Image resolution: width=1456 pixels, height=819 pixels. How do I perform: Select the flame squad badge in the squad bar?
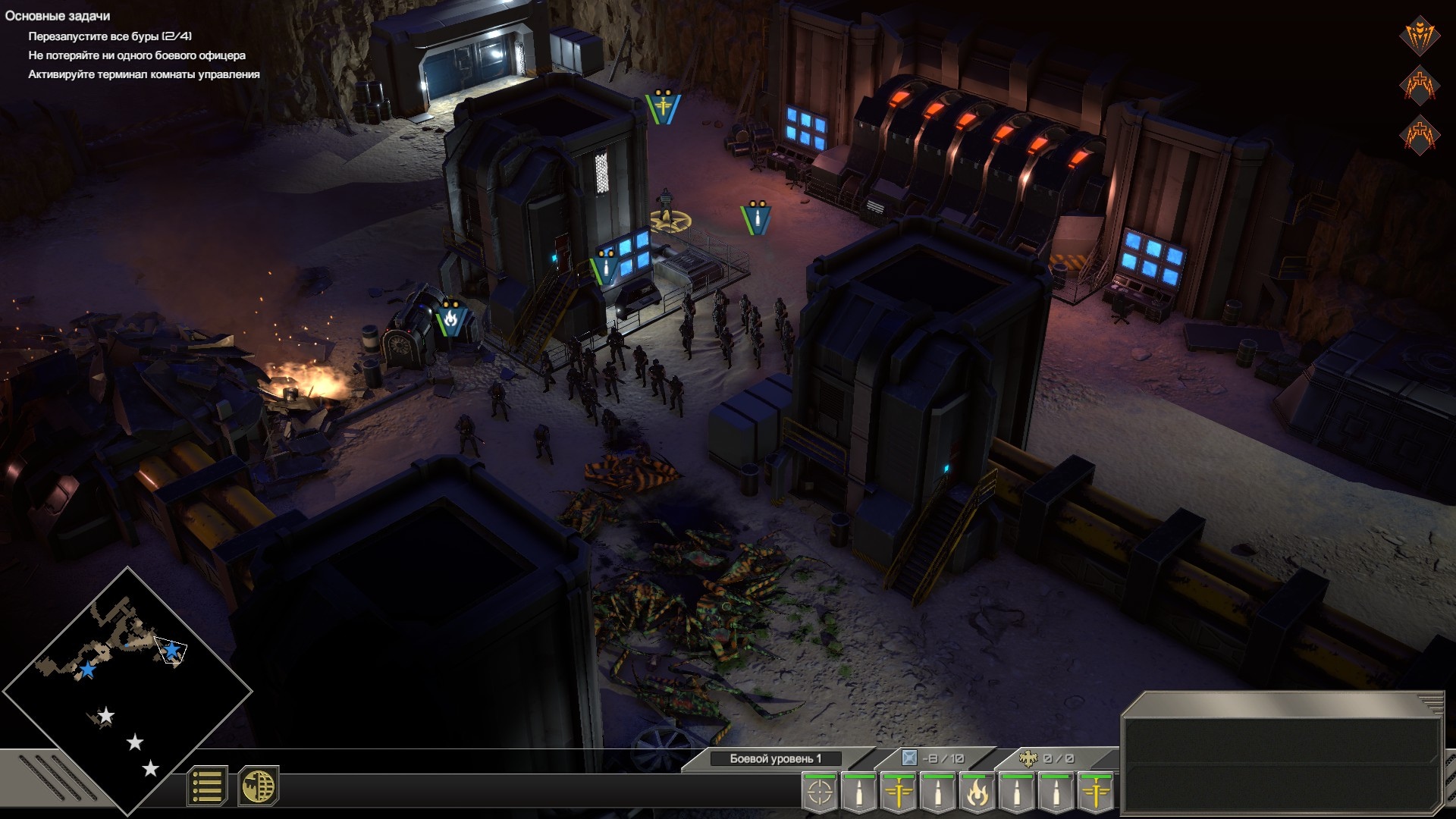coord(977,793)
